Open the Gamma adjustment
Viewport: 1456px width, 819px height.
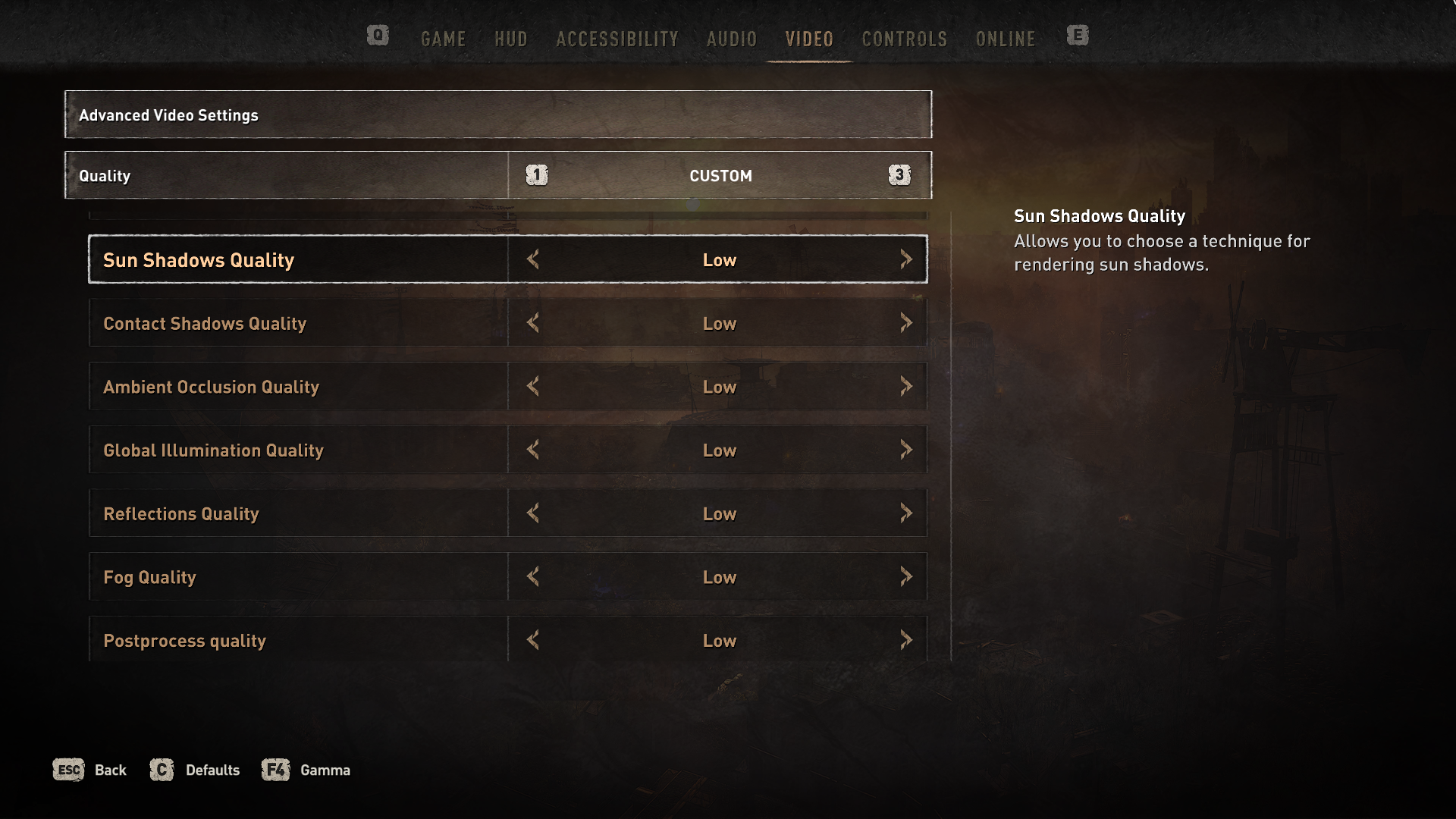(306, 770)
